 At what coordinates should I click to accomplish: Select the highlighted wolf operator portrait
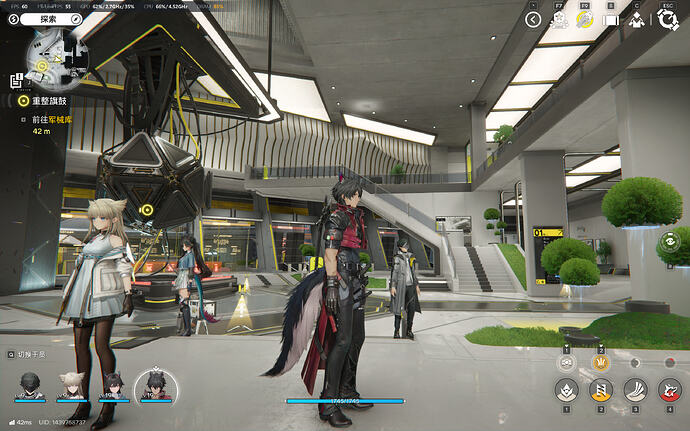pyautogui.click(x=155, y=385)
